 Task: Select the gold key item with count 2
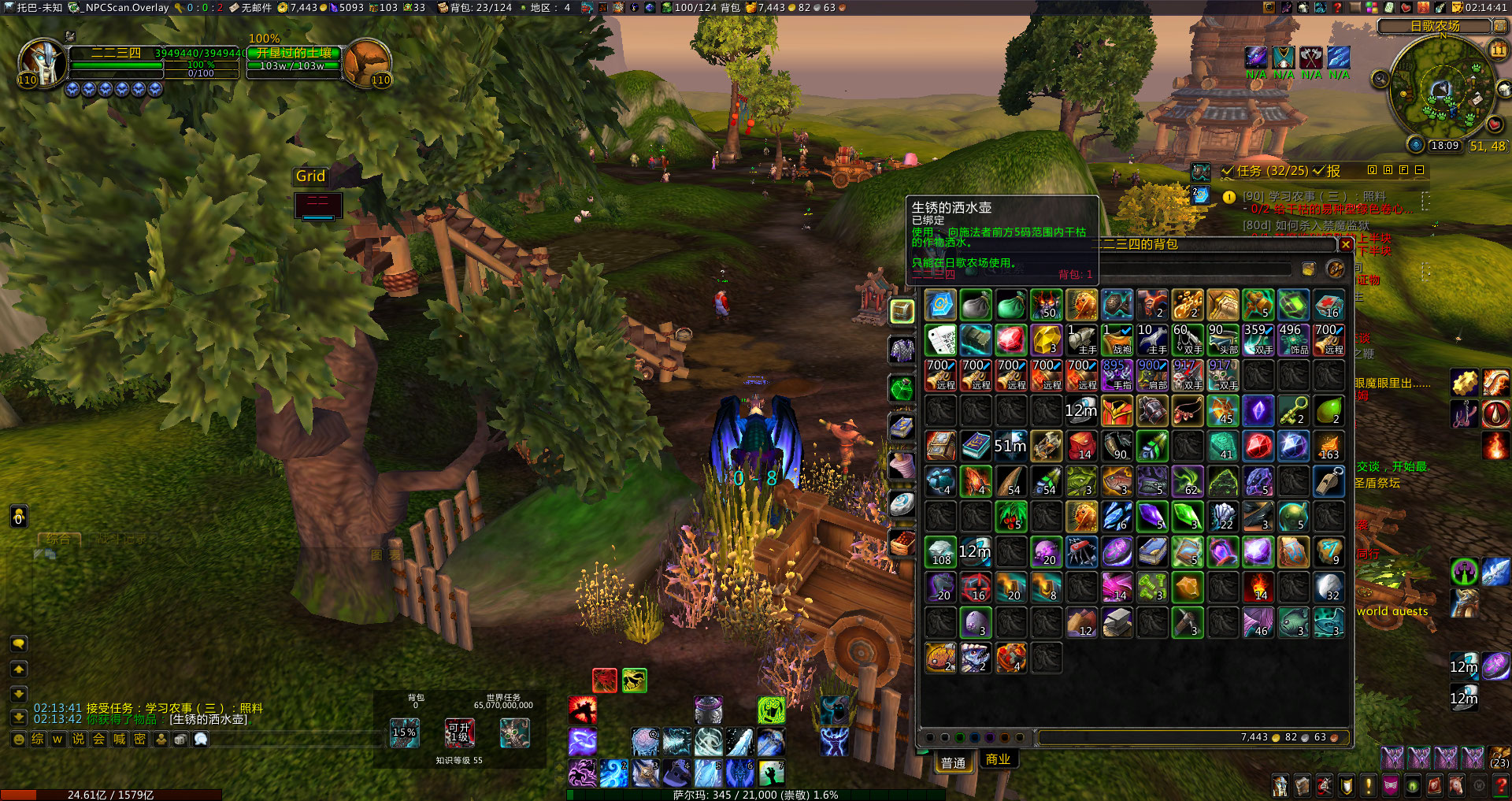1294,410
